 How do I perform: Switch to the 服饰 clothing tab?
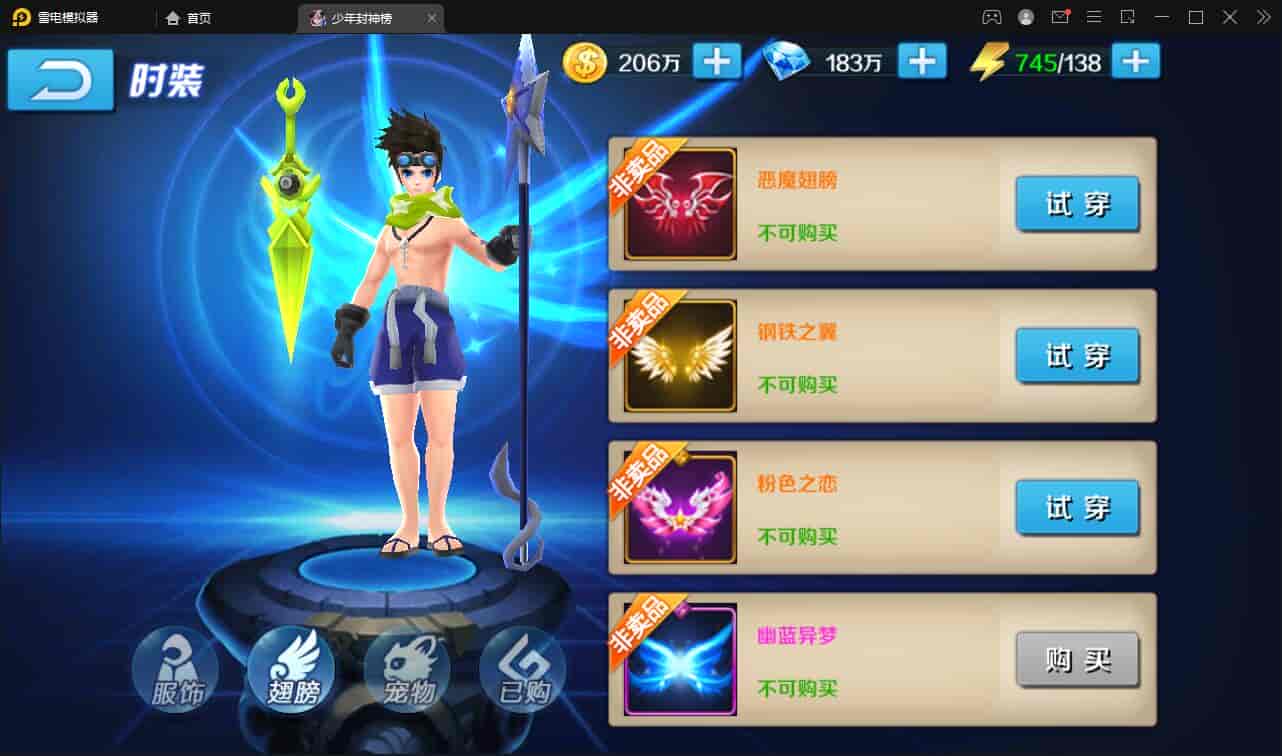pos(176,668)
